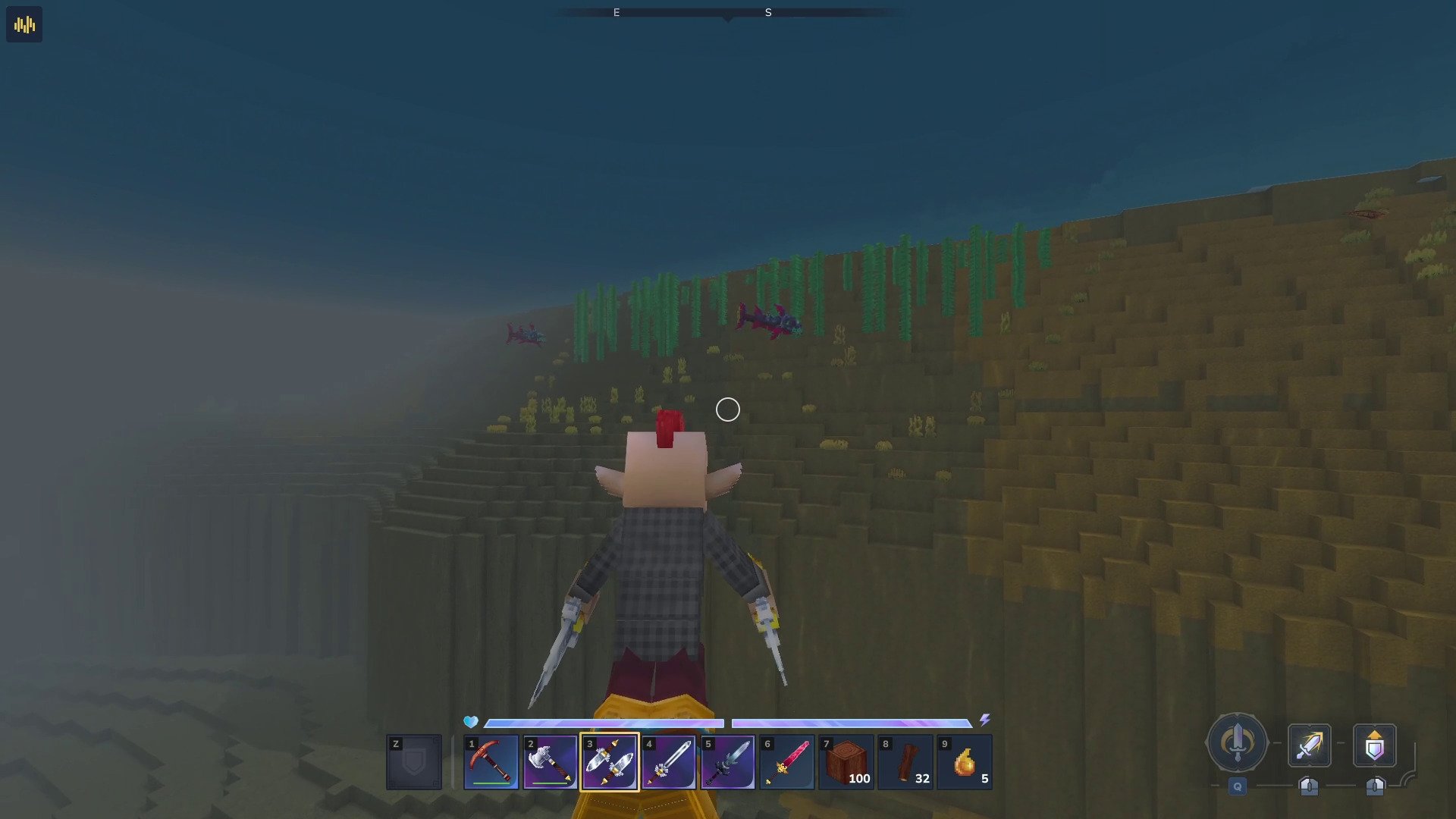Use the glowing sword attack ability
Screen dimensions: 1456x819
[x=1309, y=745]
